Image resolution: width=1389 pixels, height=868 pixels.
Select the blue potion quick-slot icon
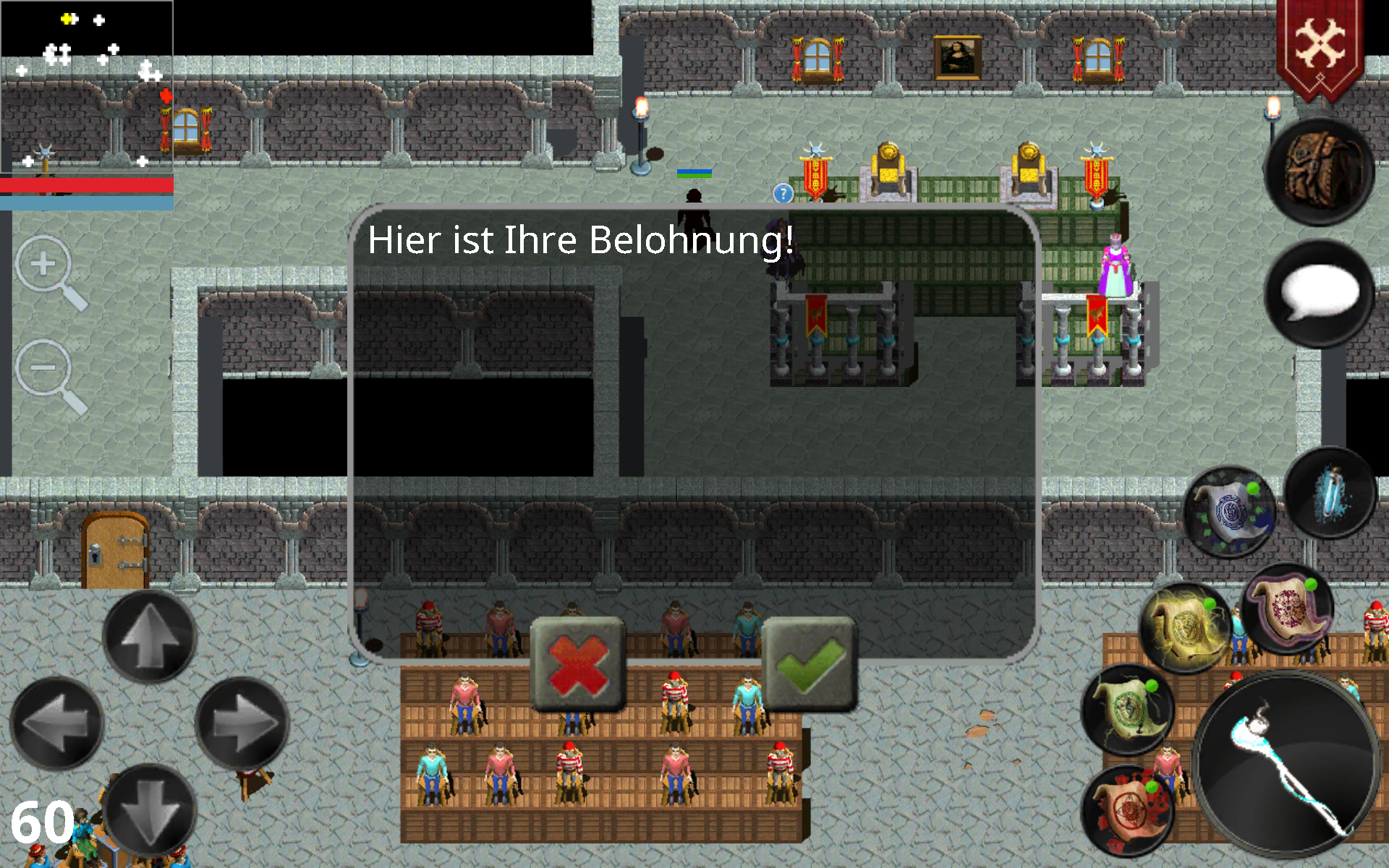click(x=1330, y=492)
